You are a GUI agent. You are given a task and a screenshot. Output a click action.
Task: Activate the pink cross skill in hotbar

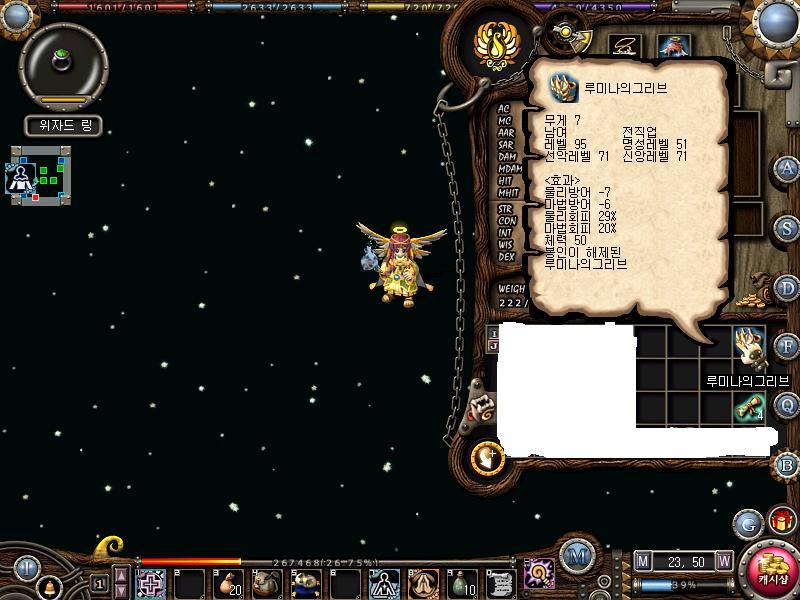click(151, 583)
